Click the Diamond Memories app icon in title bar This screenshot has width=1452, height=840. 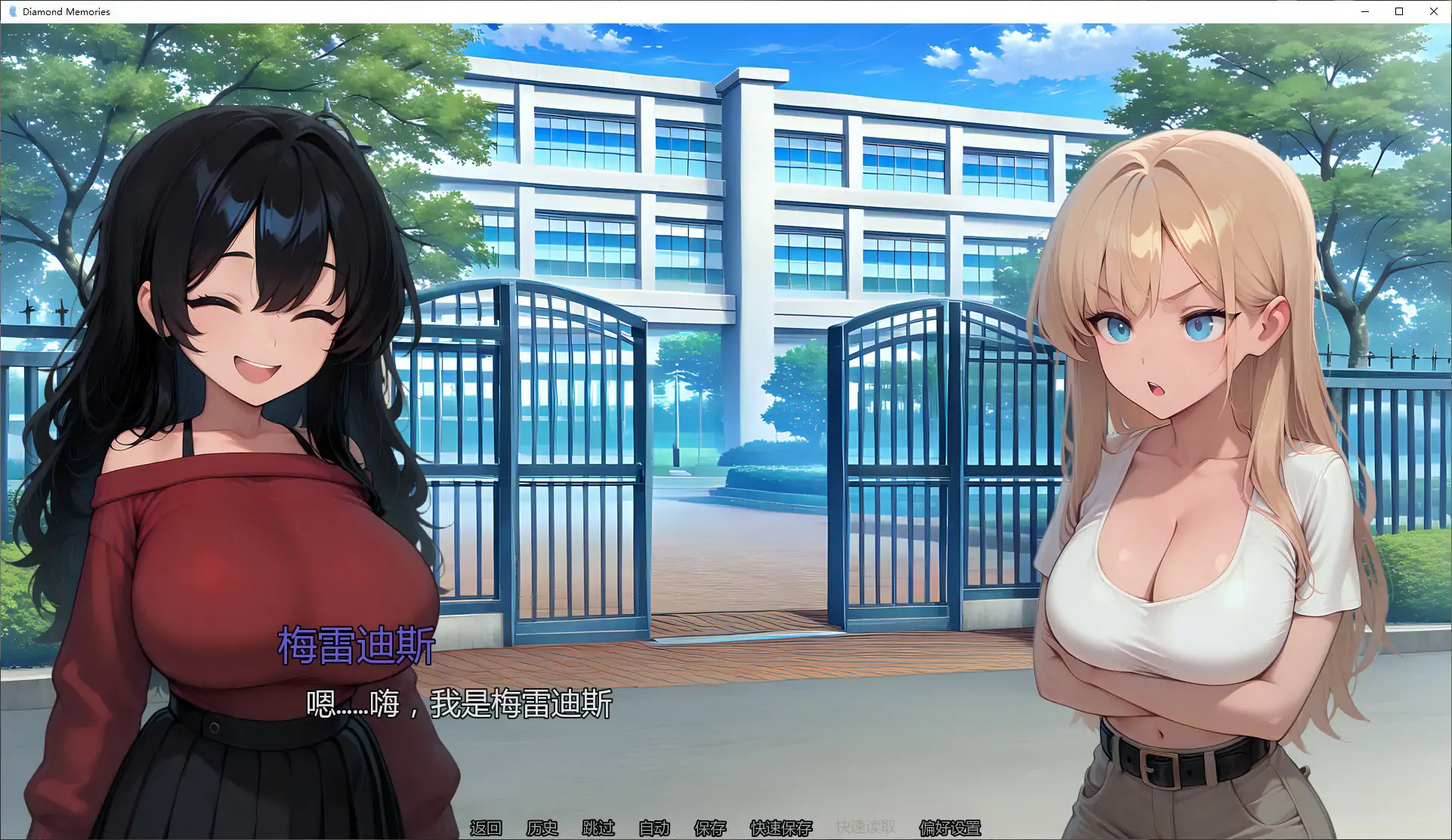(11, 11)
